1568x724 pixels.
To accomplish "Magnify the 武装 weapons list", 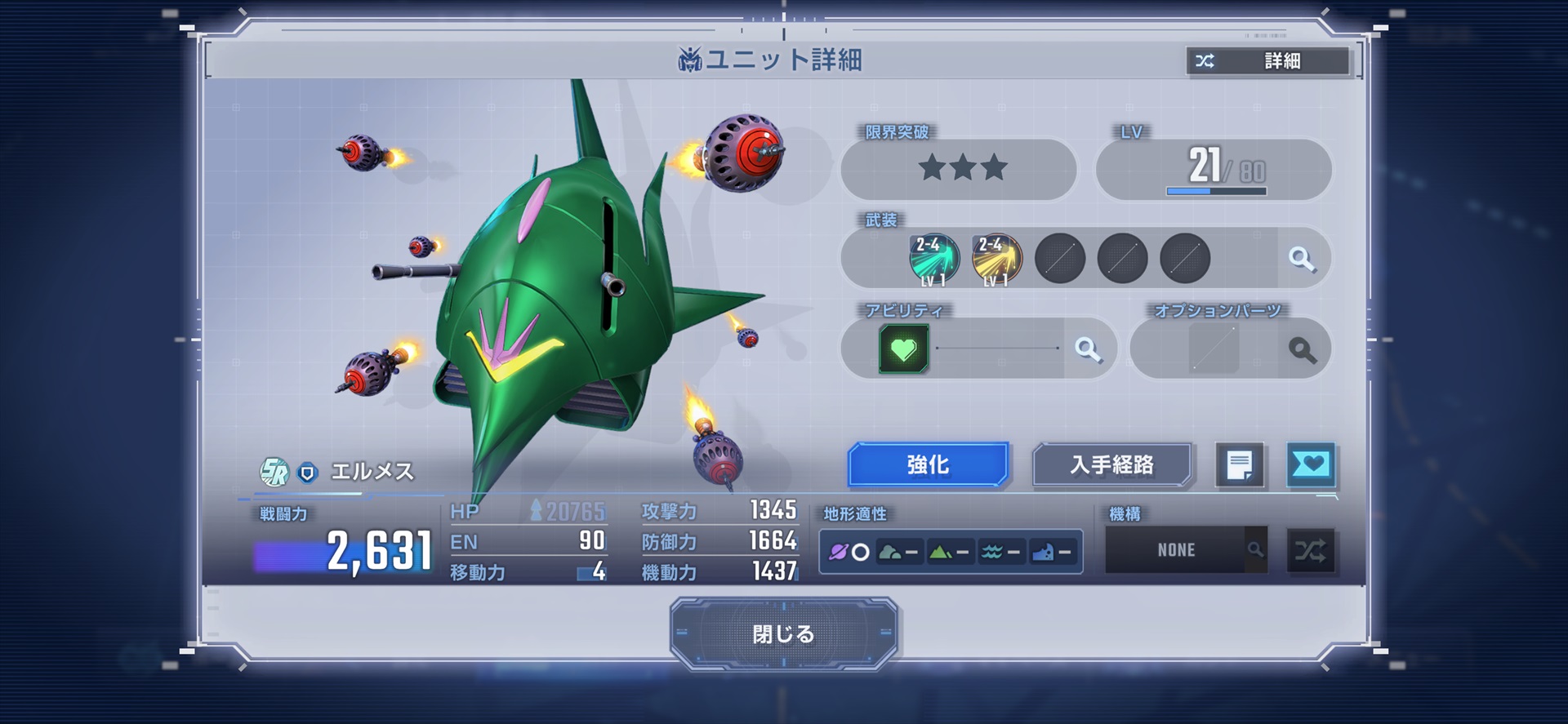I will pyautogui.click(x=1302, y=259).
